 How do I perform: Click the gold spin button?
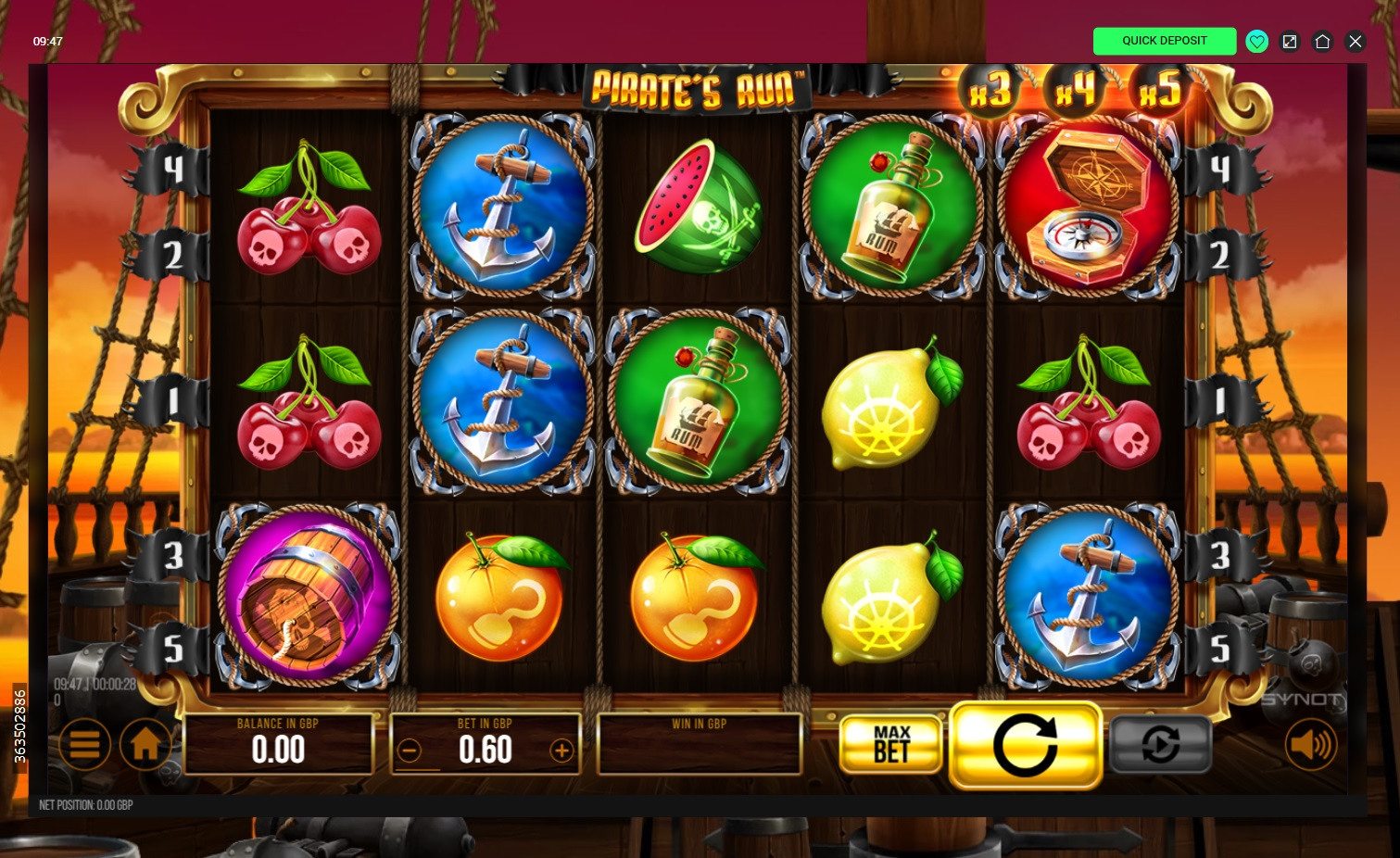tap(1026, 745)
